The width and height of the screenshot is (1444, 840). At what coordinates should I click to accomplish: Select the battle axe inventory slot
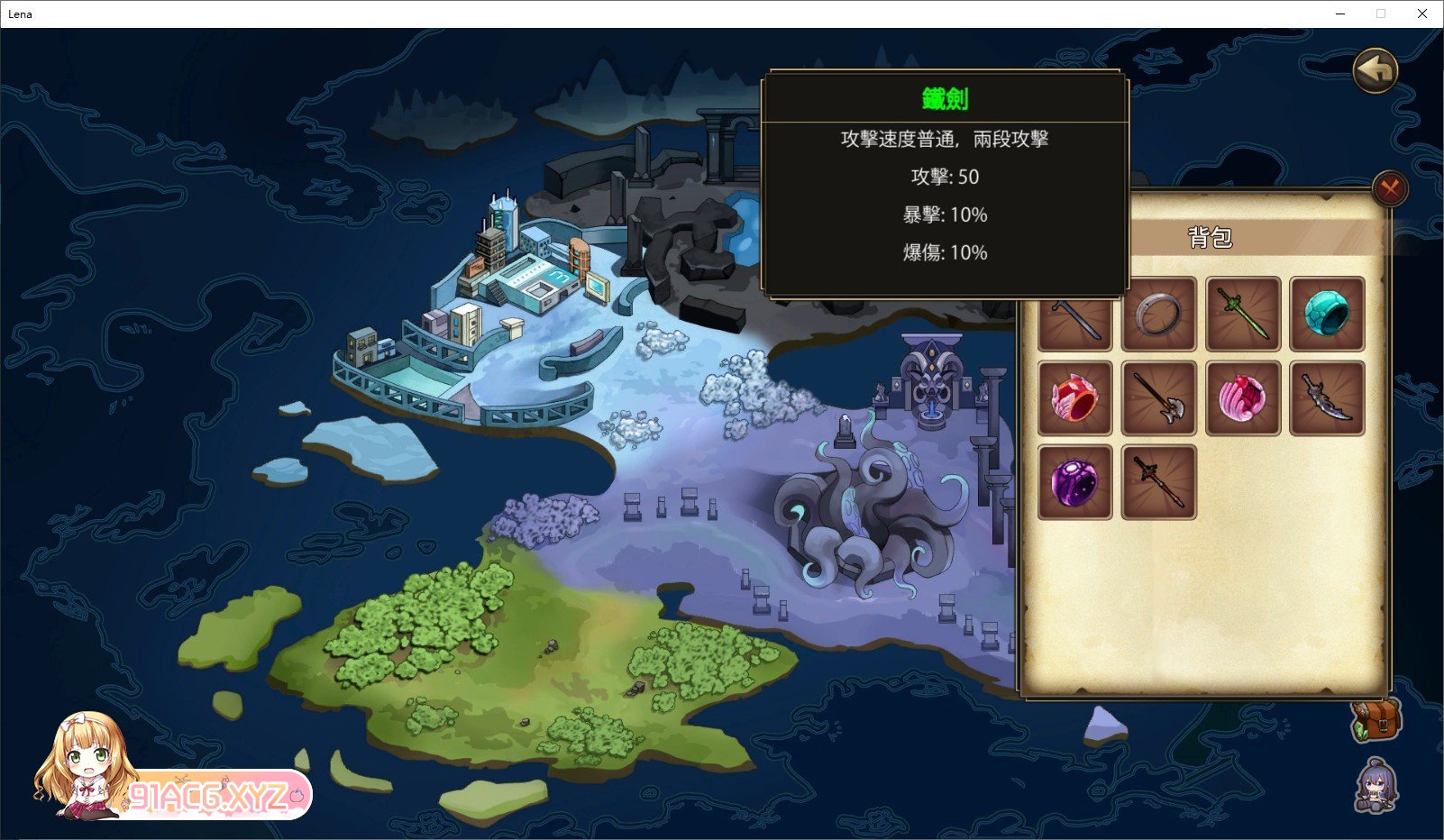(1158, 398)
